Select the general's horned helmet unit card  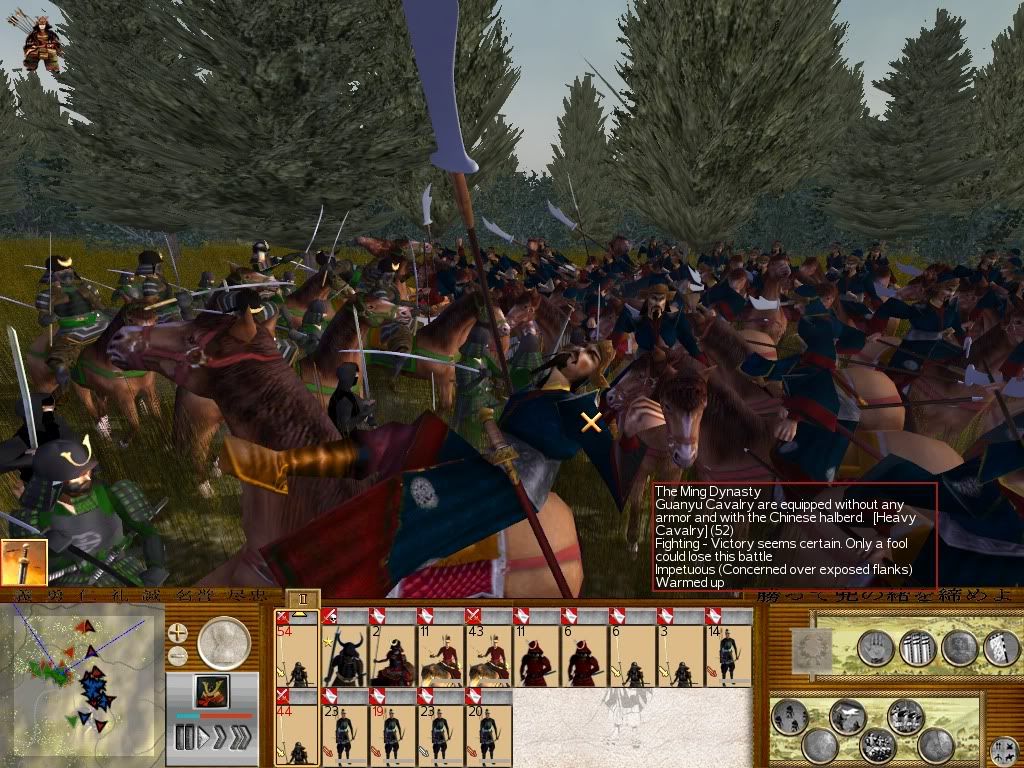tap(344, 647)
